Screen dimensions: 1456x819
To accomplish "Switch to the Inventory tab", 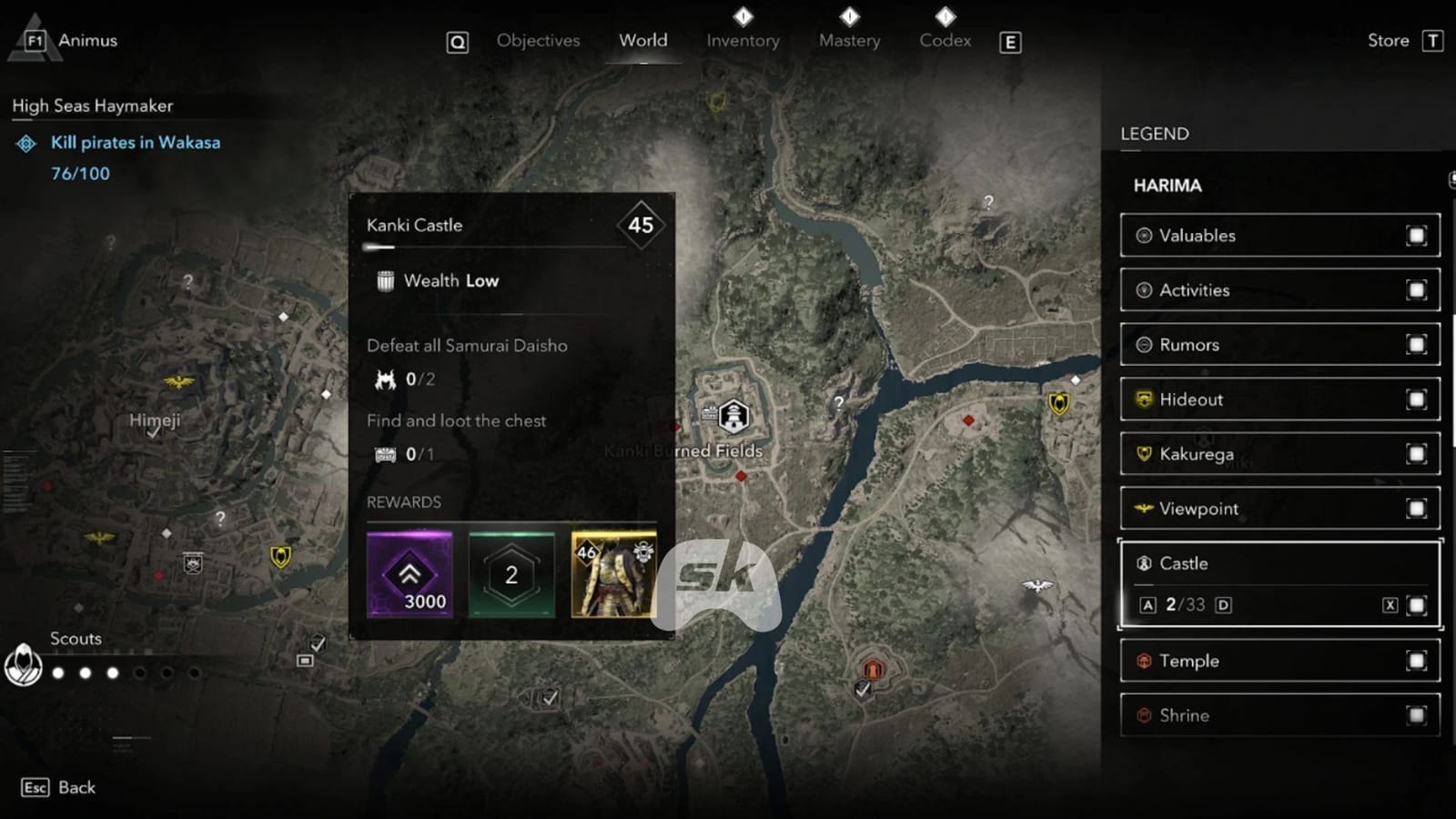I will click(x=743, y=40).
